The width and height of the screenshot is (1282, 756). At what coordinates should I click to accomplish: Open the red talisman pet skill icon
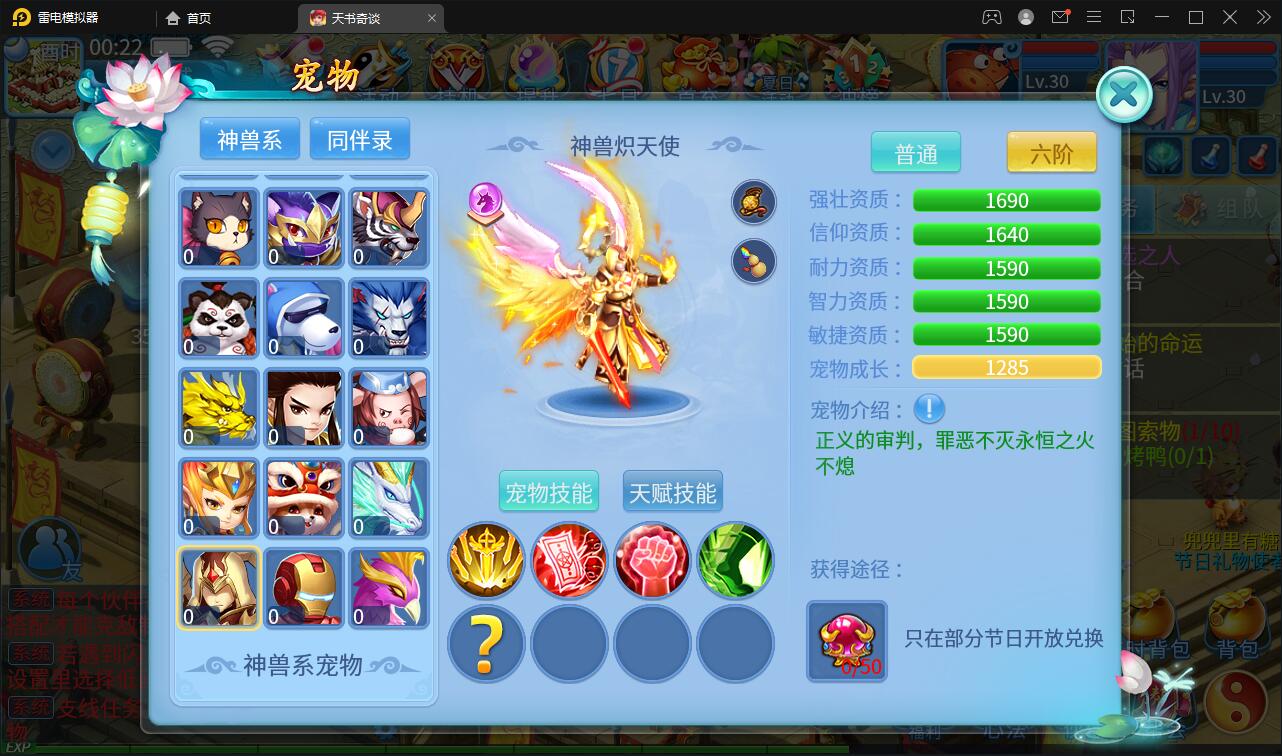(x=569, y=560)
